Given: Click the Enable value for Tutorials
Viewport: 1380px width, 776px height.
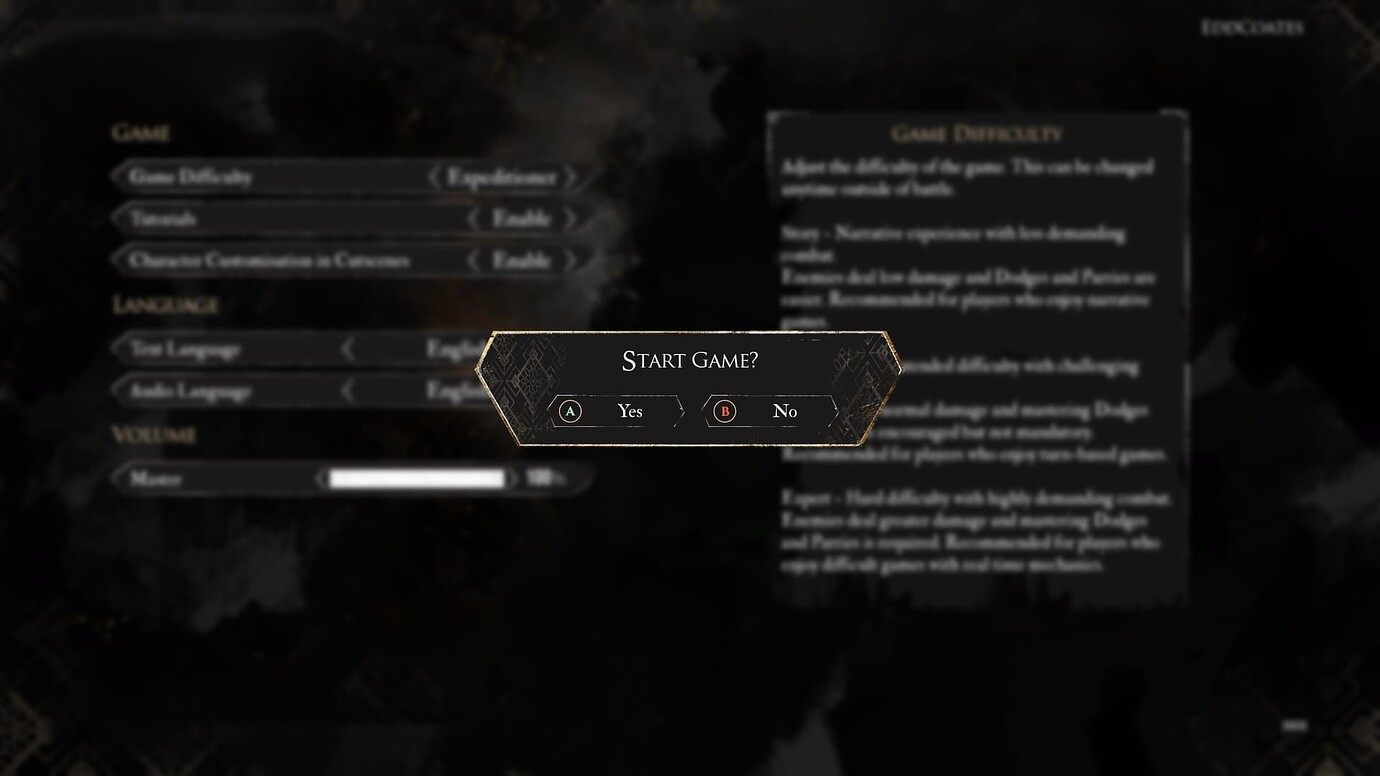Looking at the screenshot, I should point(523,218).
